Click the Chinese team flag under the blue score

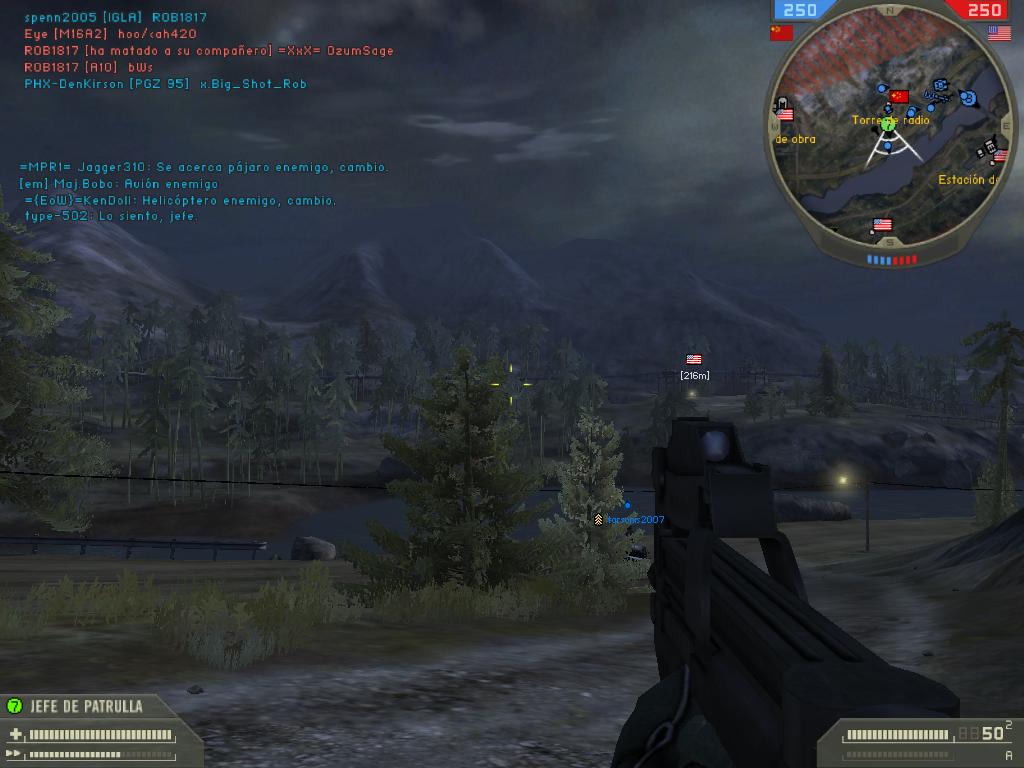[781, 33]
